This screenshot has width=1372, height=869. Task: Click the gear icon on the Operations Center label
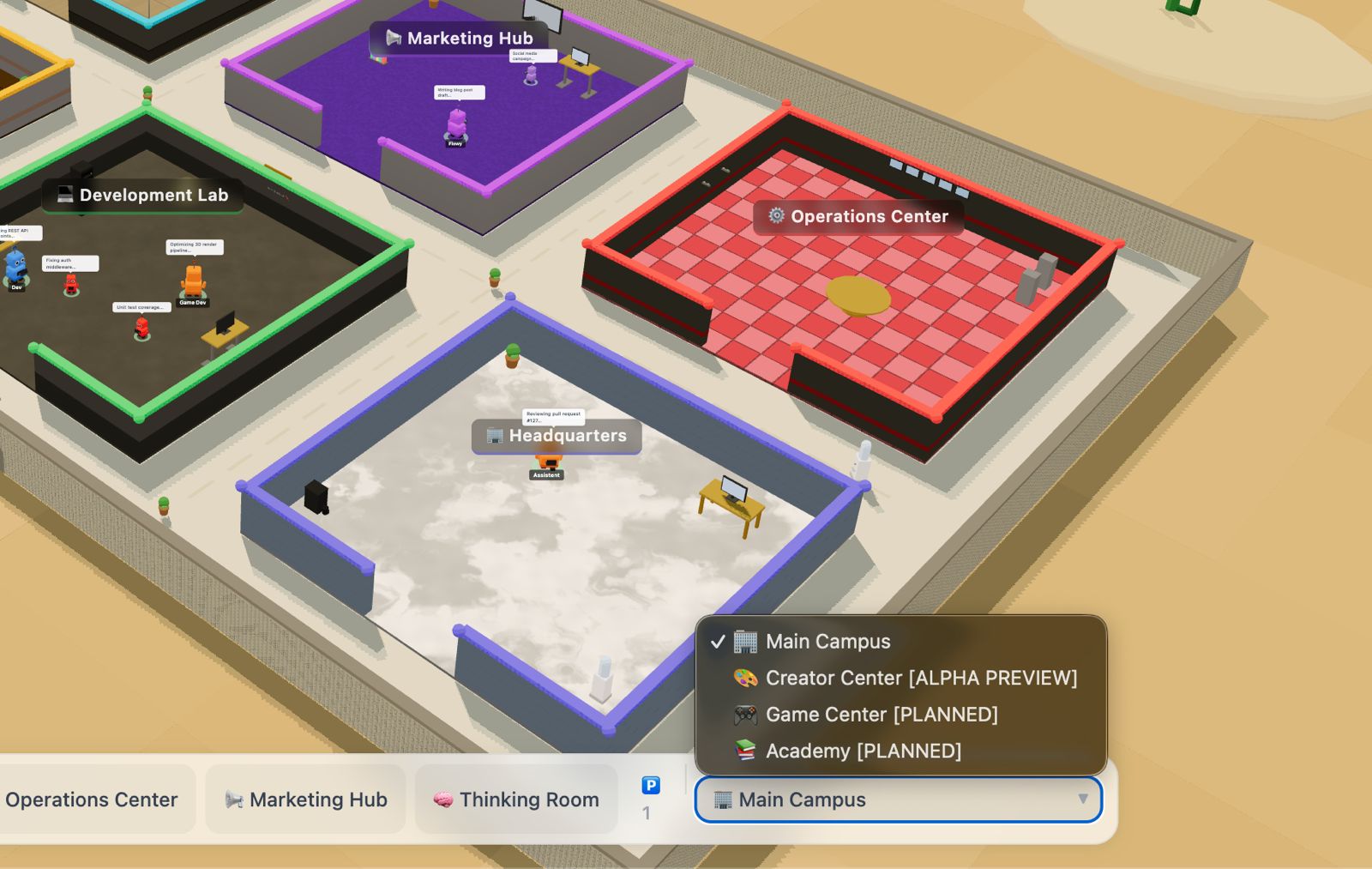pyautogui.click(x=776, y=216)
